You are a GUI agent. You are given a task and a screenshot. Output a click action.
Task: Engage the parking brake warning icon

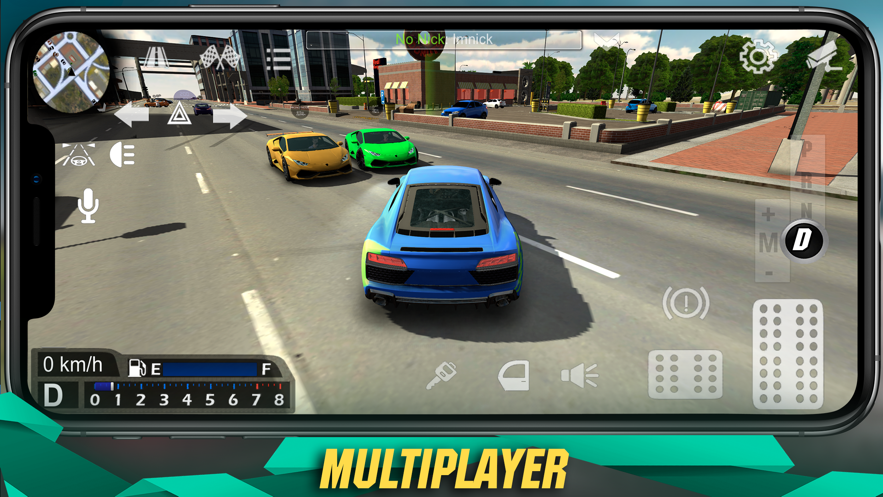point(686,303)
